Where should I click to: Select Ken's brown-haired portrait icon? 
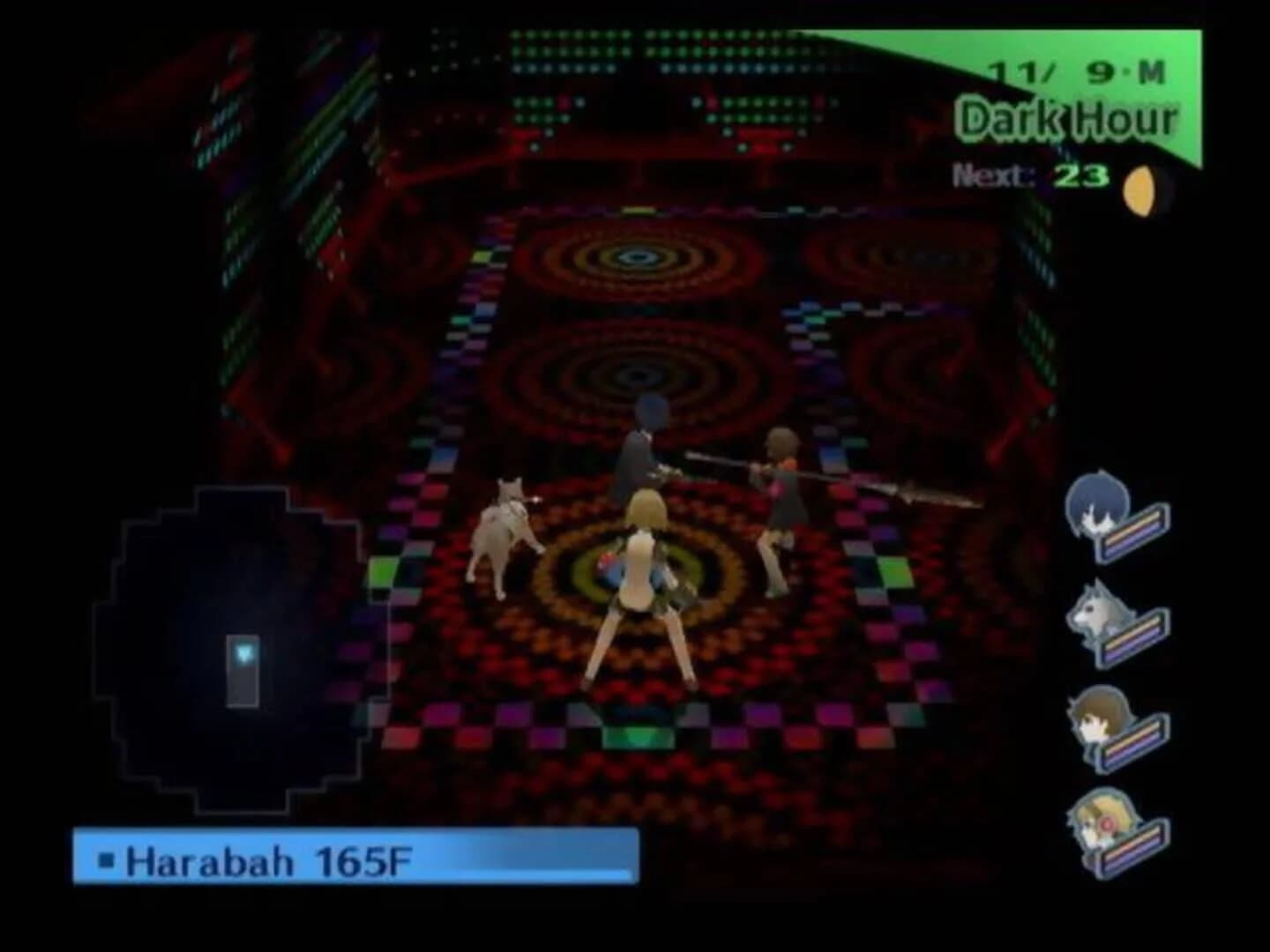pos(1099,725)
